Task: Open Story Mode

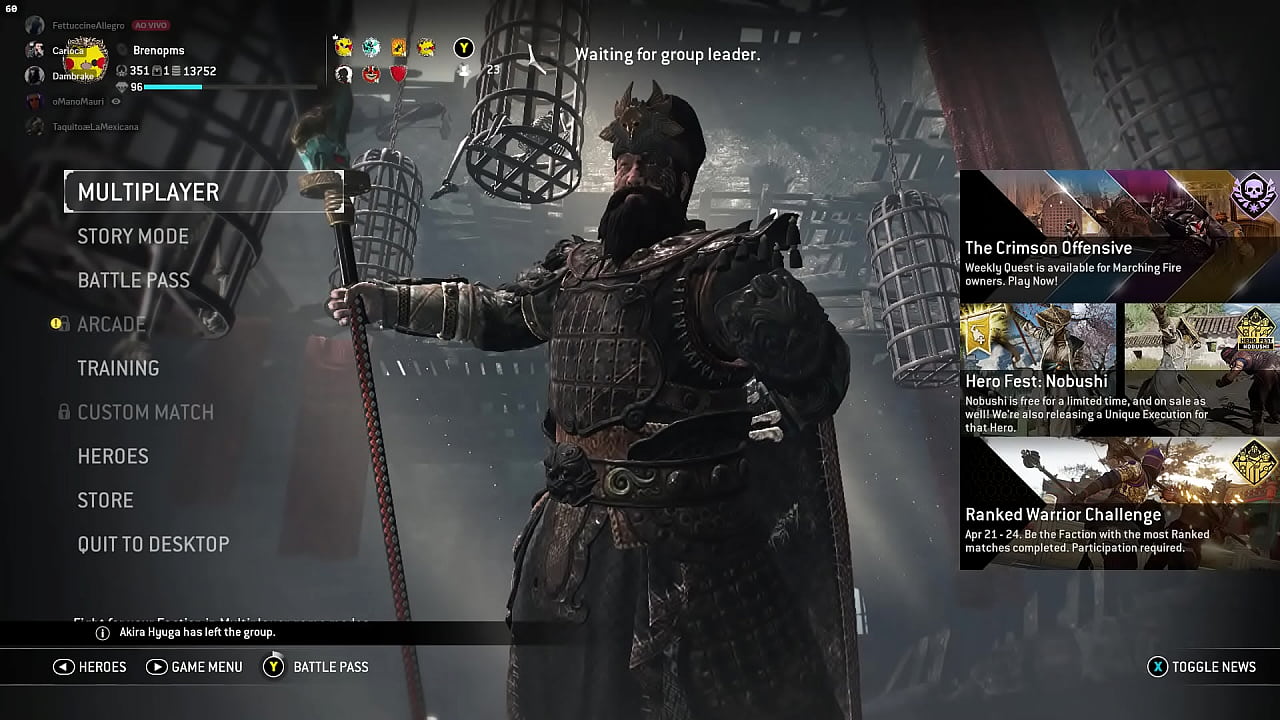Action: 133,236
